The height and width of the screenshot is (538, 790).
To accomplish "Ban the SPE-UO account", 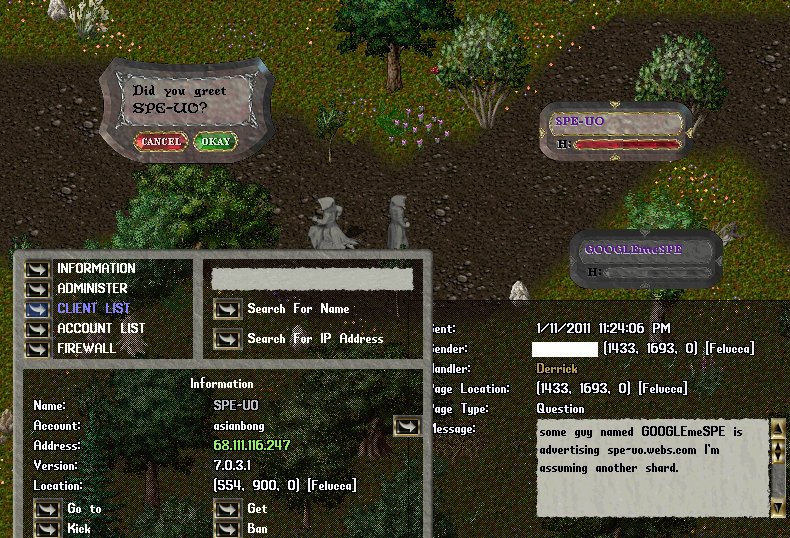I will coord(228,529).
